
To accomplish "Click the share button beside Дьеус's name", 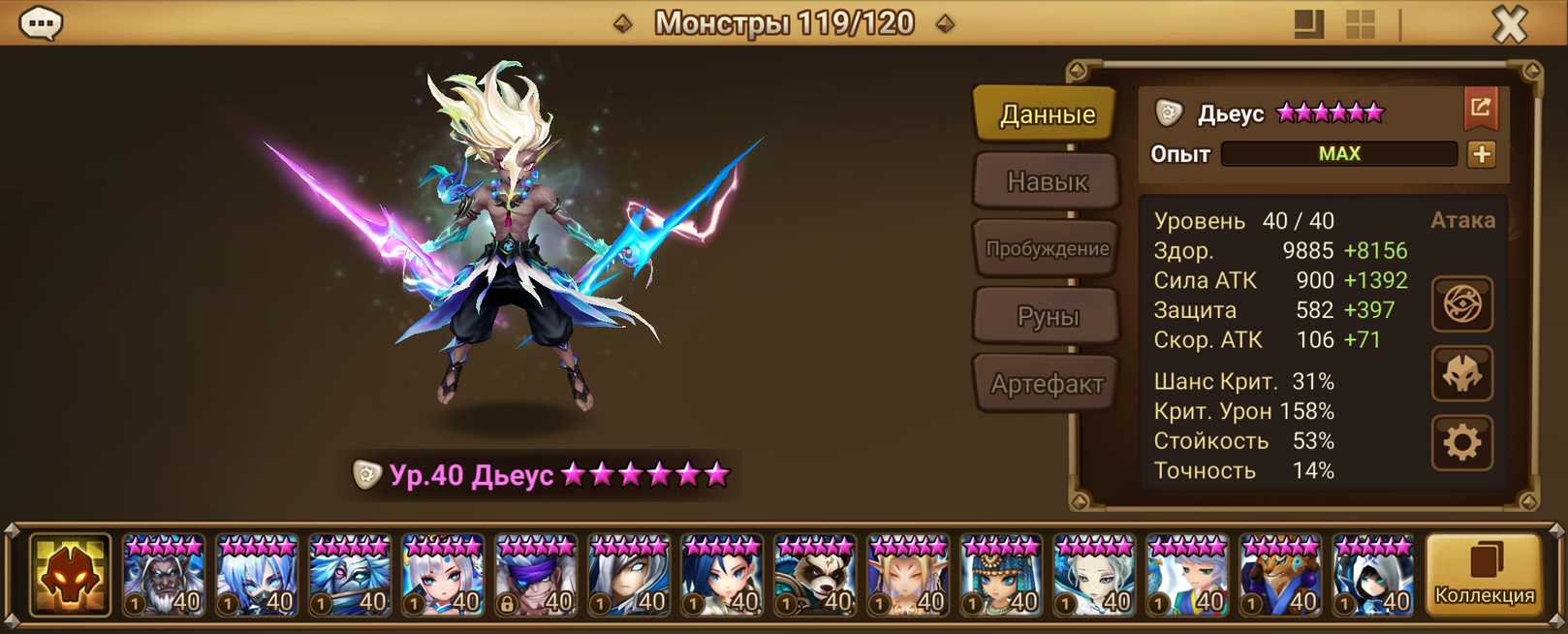I will pos(1480,109).
